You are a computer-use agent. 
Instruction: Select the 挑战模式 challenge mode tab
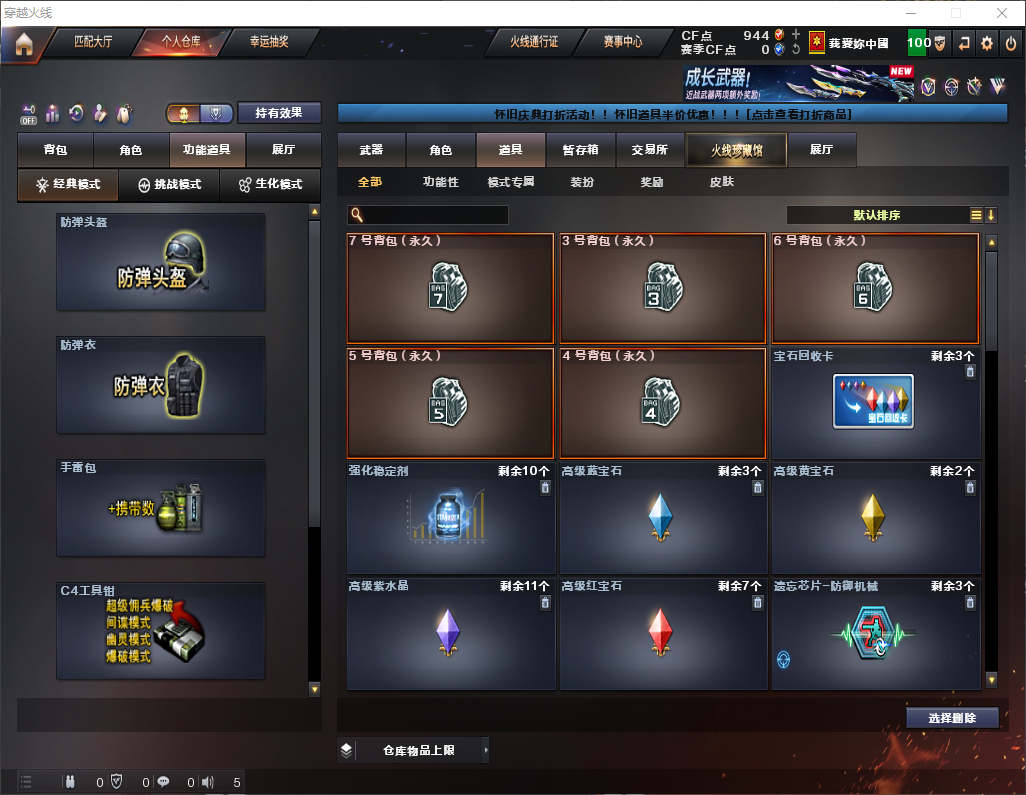coord(169,185)
